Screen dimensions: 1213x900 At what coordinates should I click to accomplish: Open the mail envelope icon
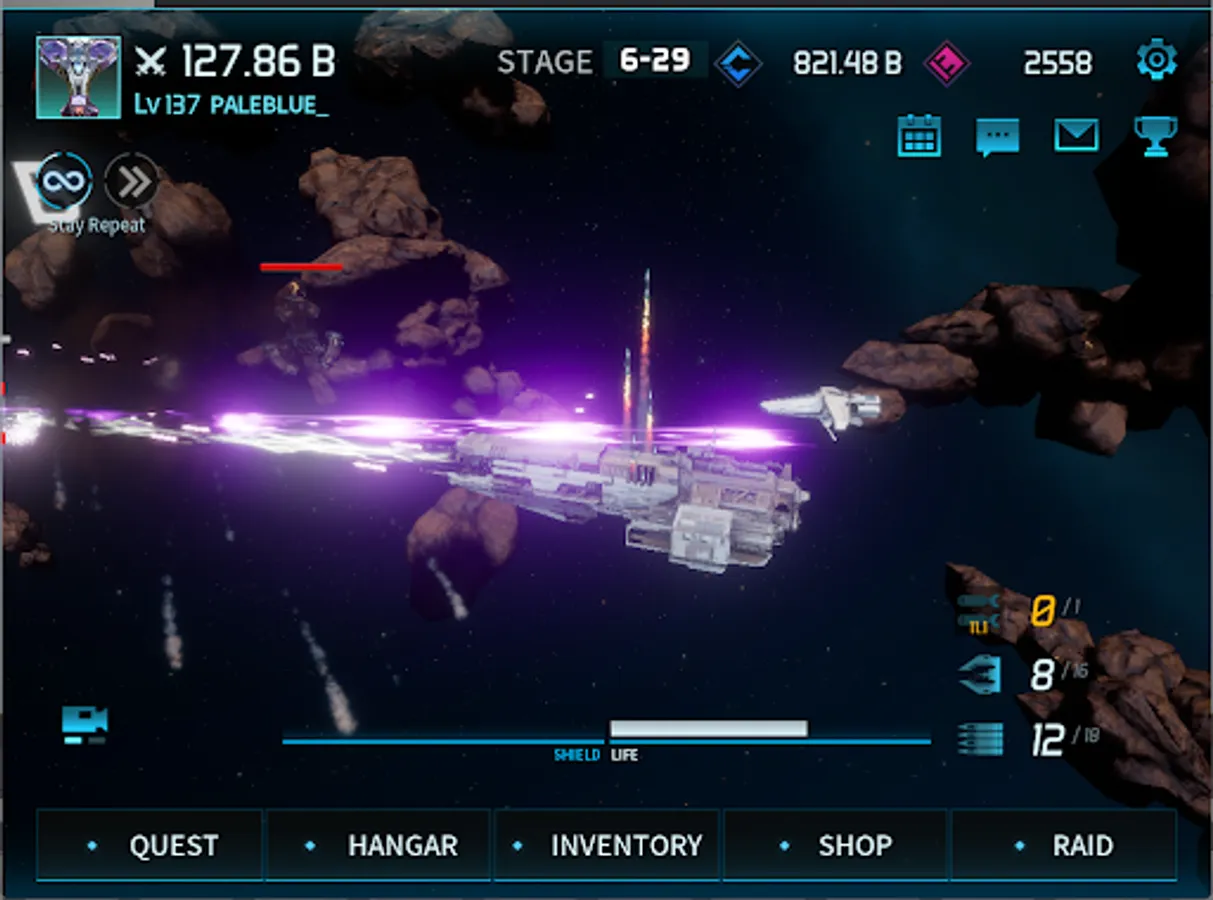coord(1076,136)
